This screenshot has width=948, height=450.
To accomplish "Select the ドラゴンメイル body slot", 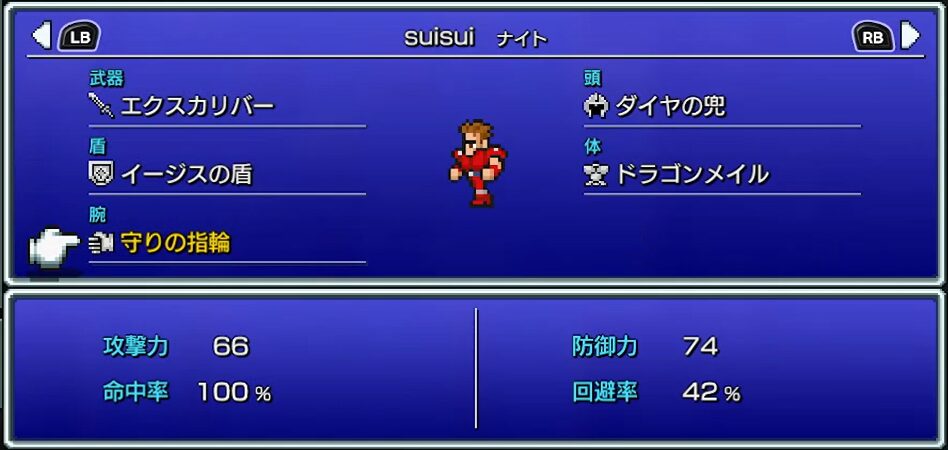I will pos(691,174).
